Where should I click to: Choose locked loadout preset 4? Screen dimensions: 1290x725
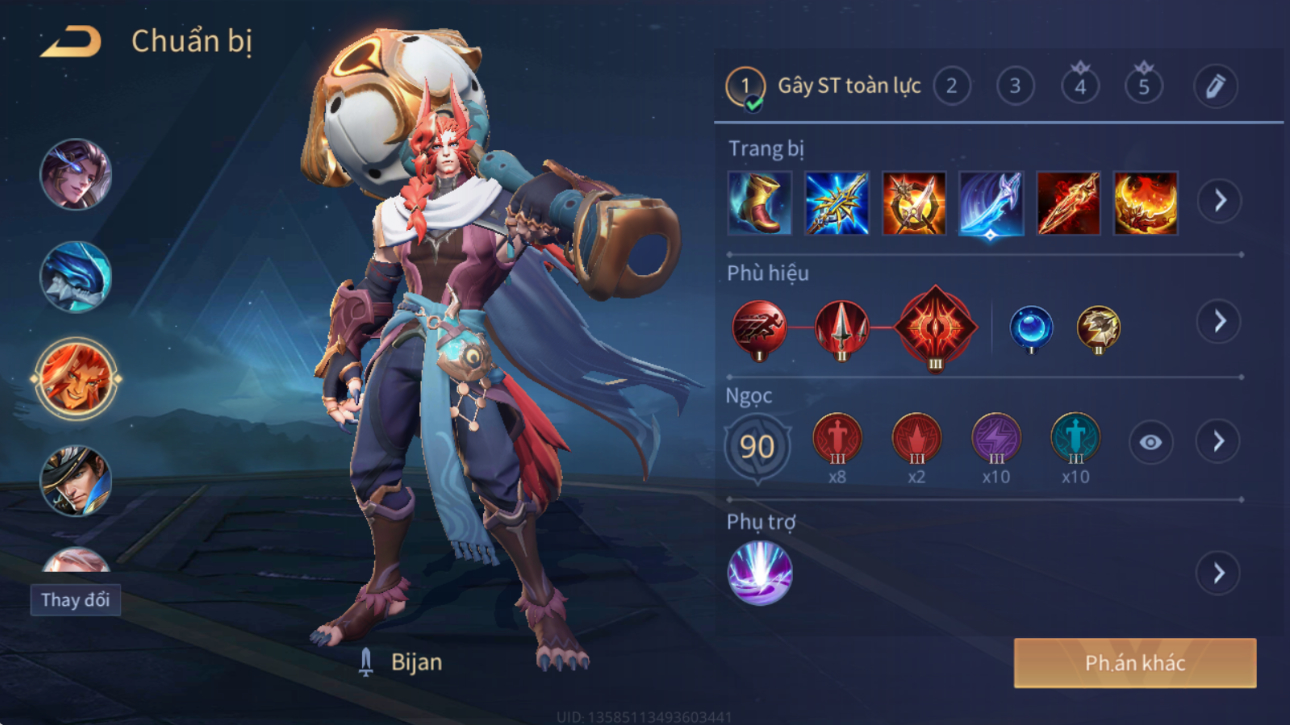point(1080,86)
